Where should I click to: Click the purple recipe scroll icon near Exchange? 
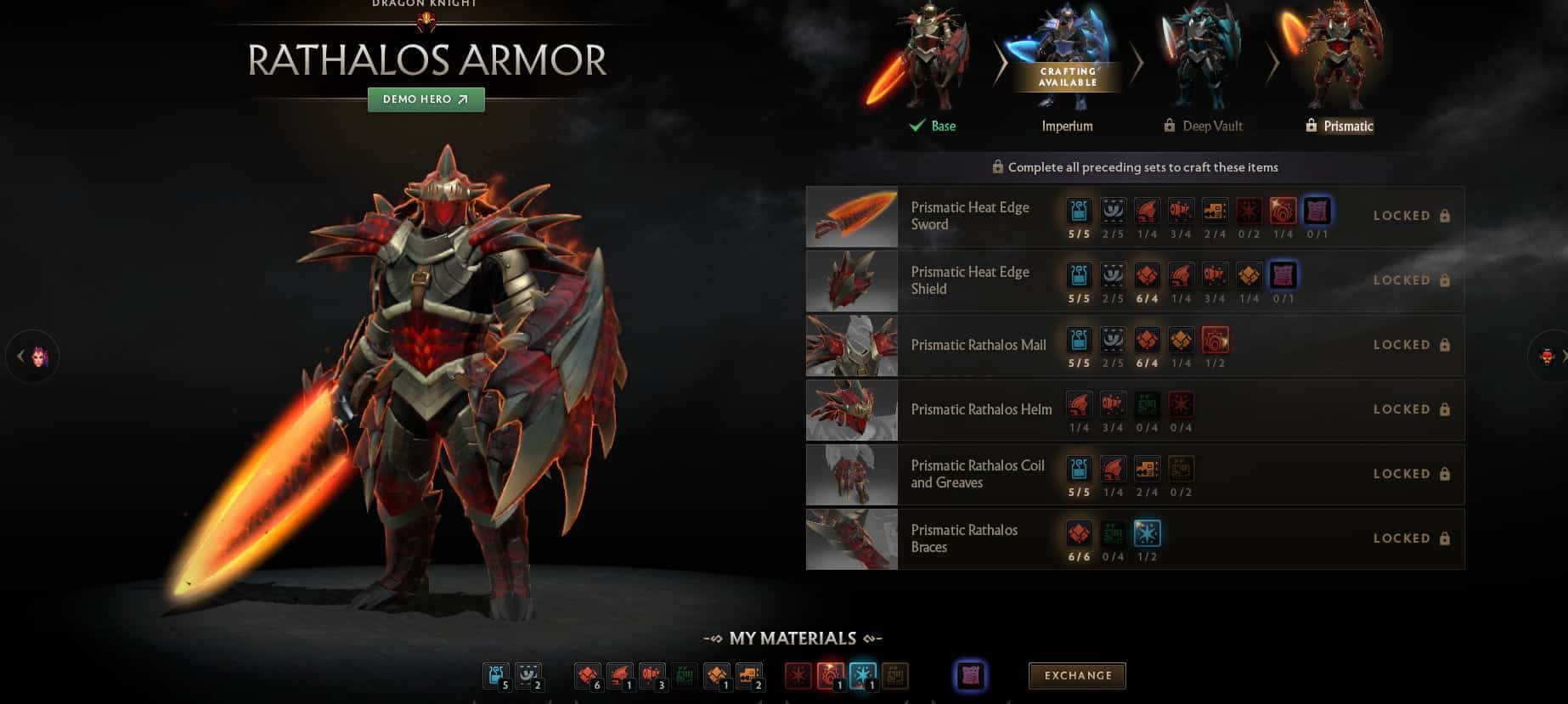[x=971, y=676]
